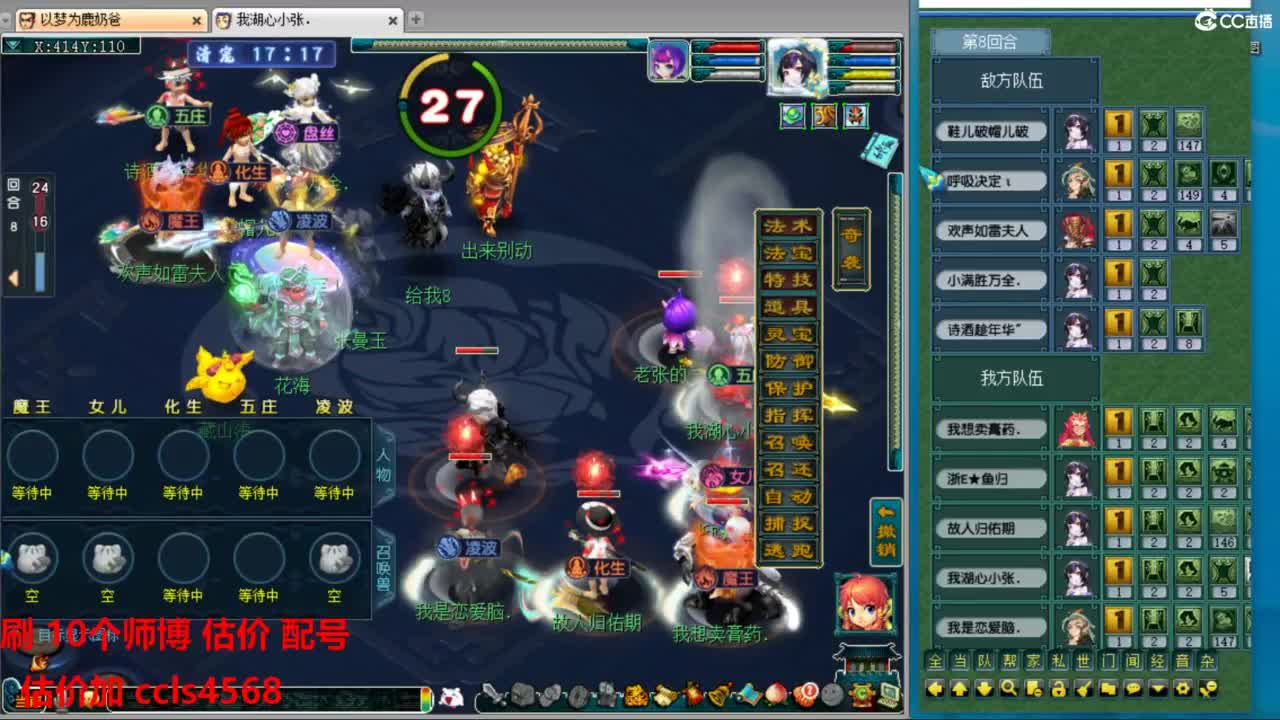
Task: Click the red HP bar of the top-right character
Action: click(x=866, y=48)
